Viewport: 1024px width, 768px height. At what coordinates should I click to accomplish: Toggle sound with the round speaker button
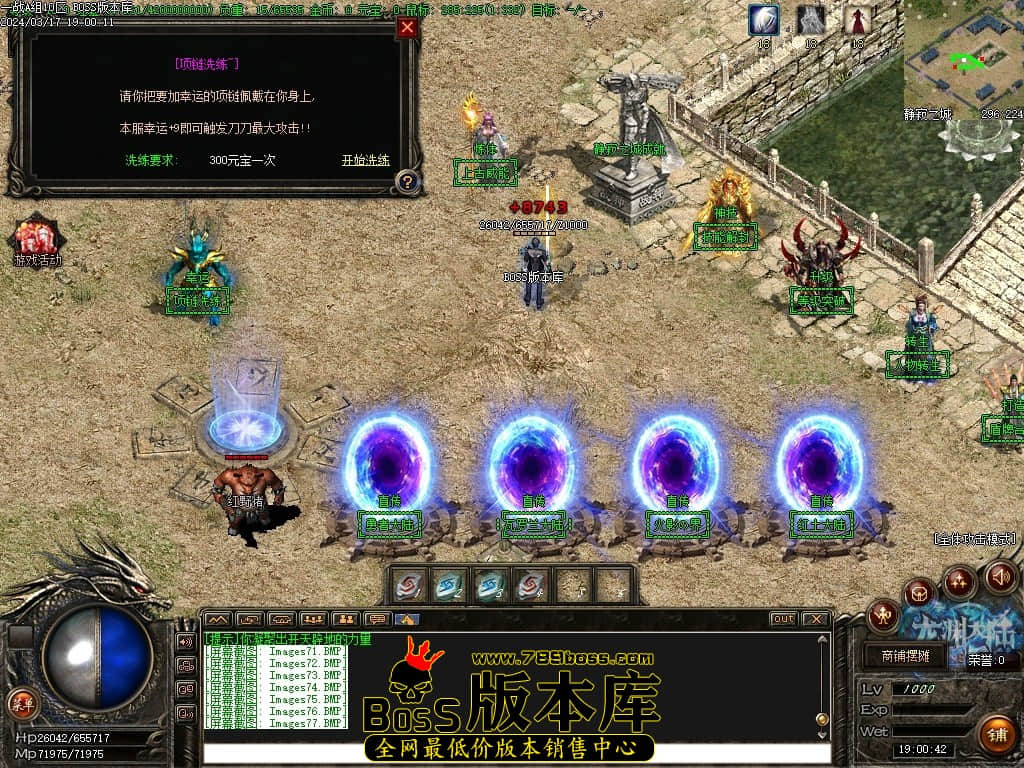[x=1001, y=576]
